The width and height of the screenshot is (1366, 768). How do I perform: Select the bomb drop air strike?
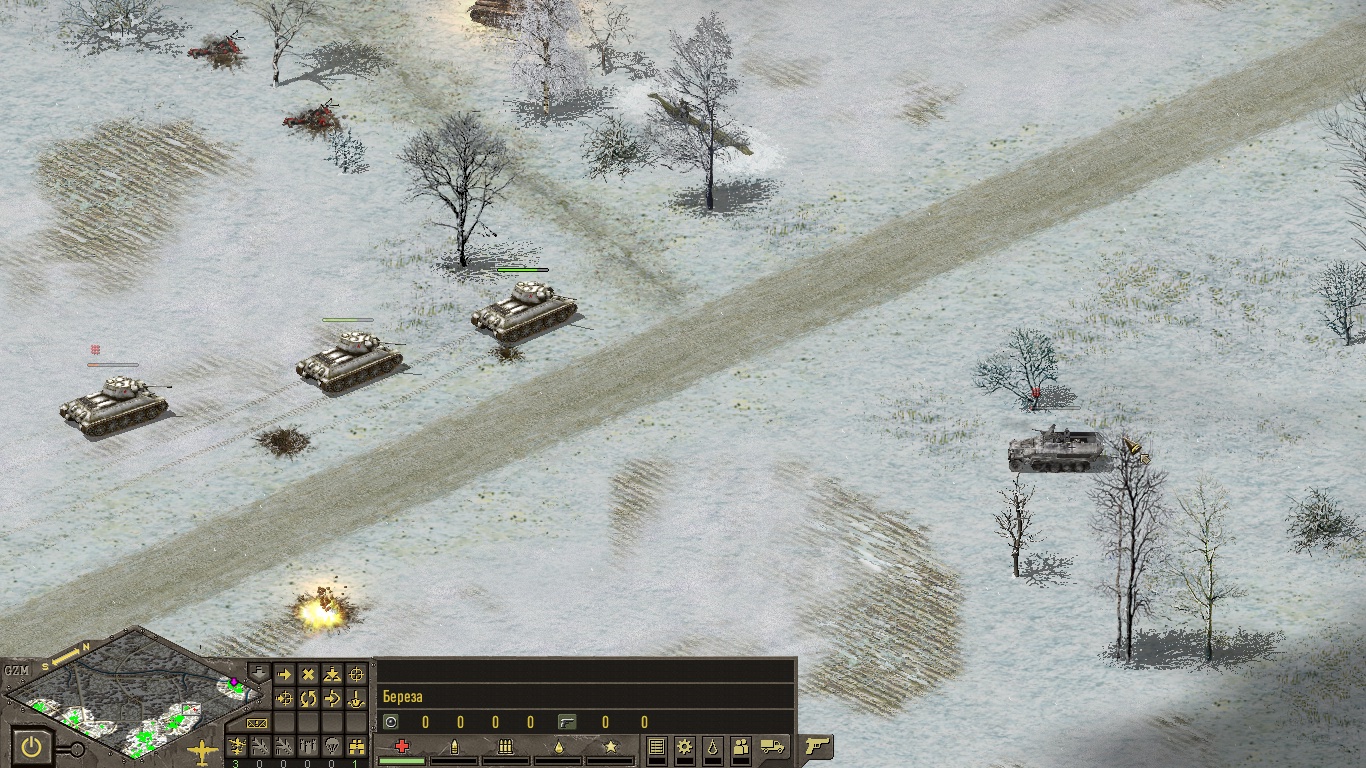pos(308,745)
